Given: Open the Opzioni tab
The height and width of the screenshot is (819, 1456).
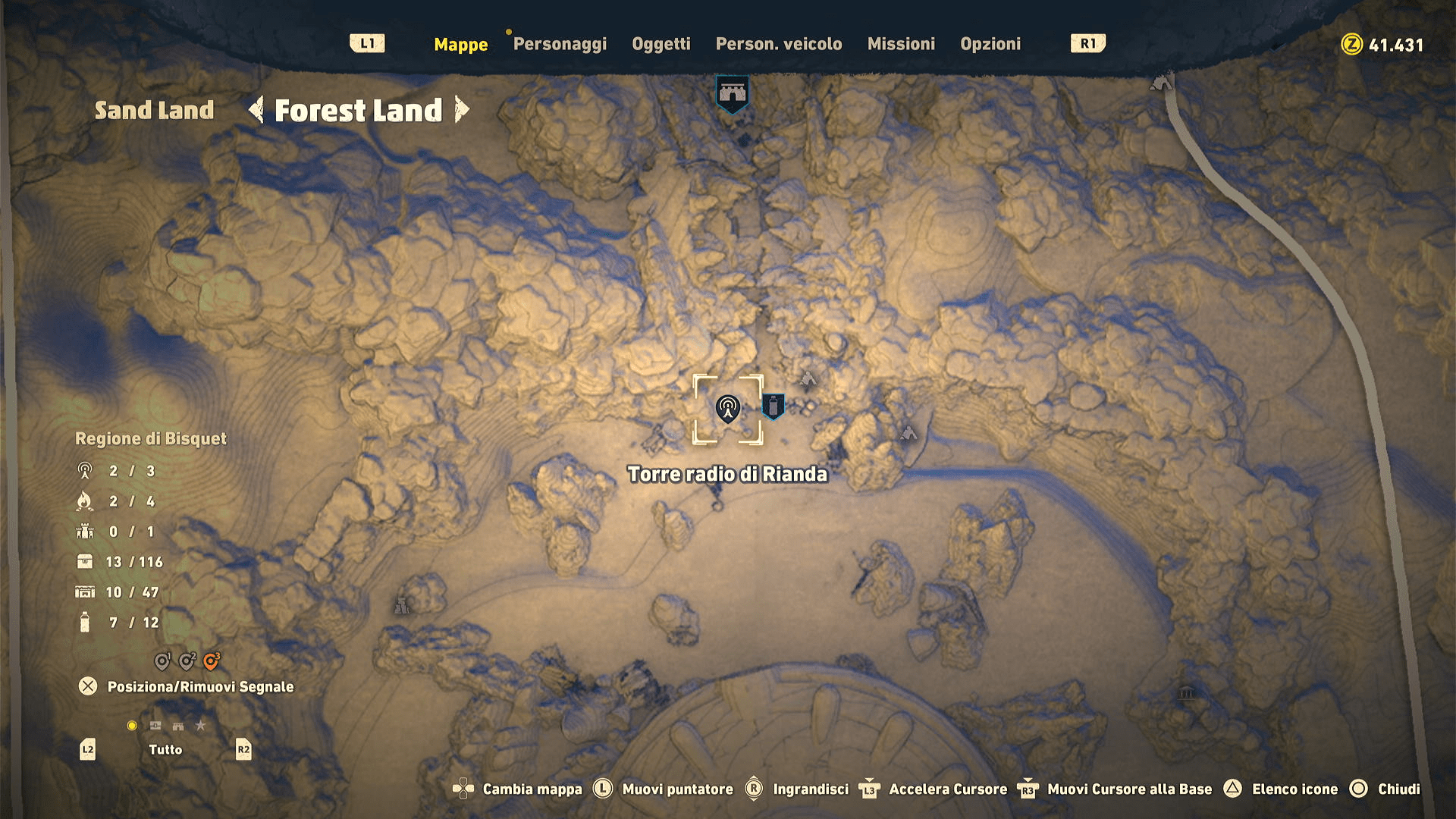Looking at the screenshot, I should pos(990,44).
